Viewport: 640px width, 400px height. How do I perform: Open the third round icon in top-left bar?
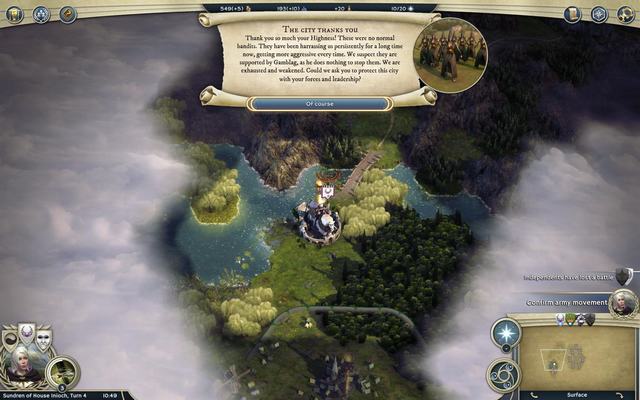(x=68, y=14)
